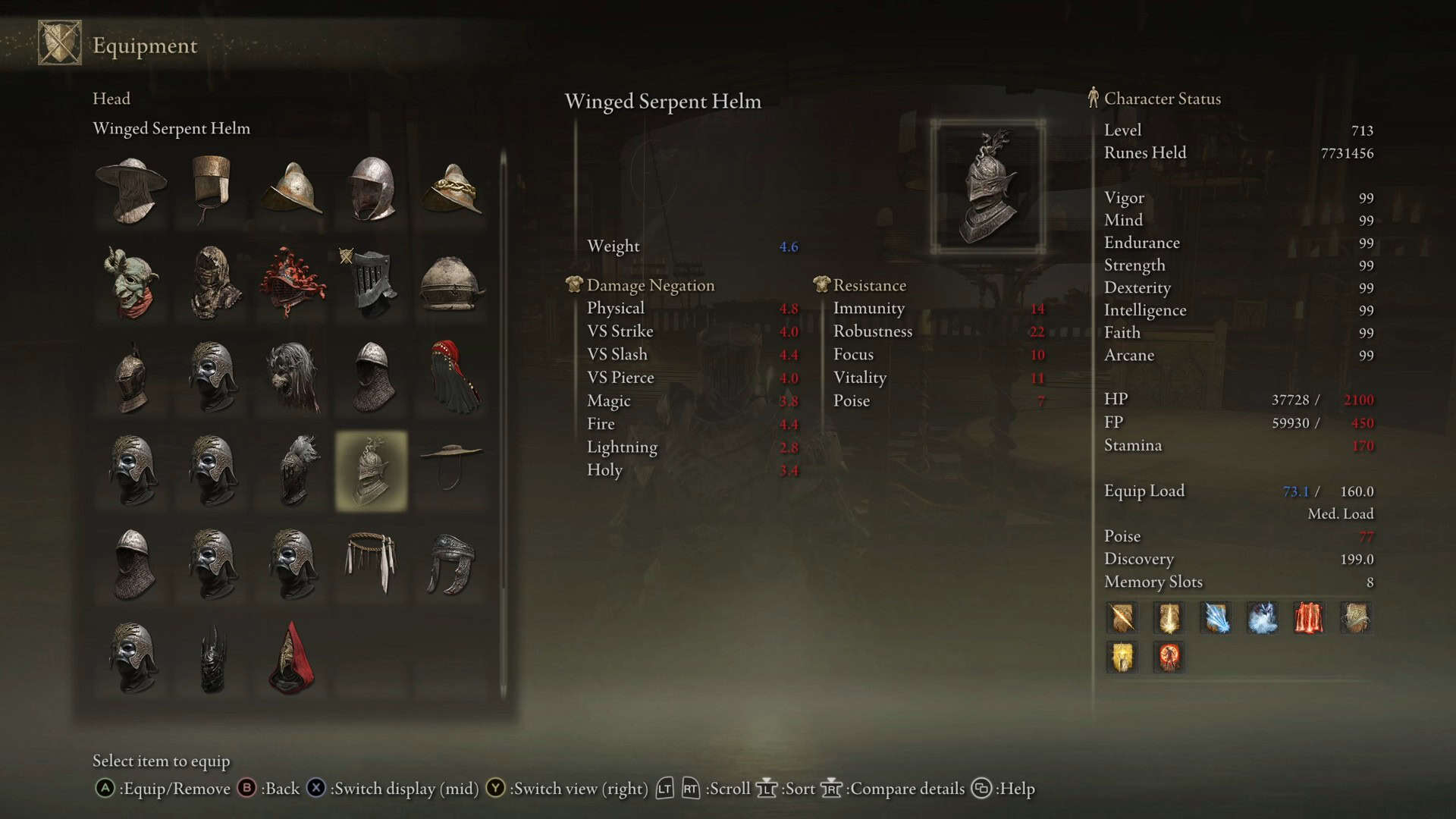Image resolution: width=1456 pixels, height=819 pixels.
Task: Click the helmet list scrollbar
Action: tap(503, 425)
